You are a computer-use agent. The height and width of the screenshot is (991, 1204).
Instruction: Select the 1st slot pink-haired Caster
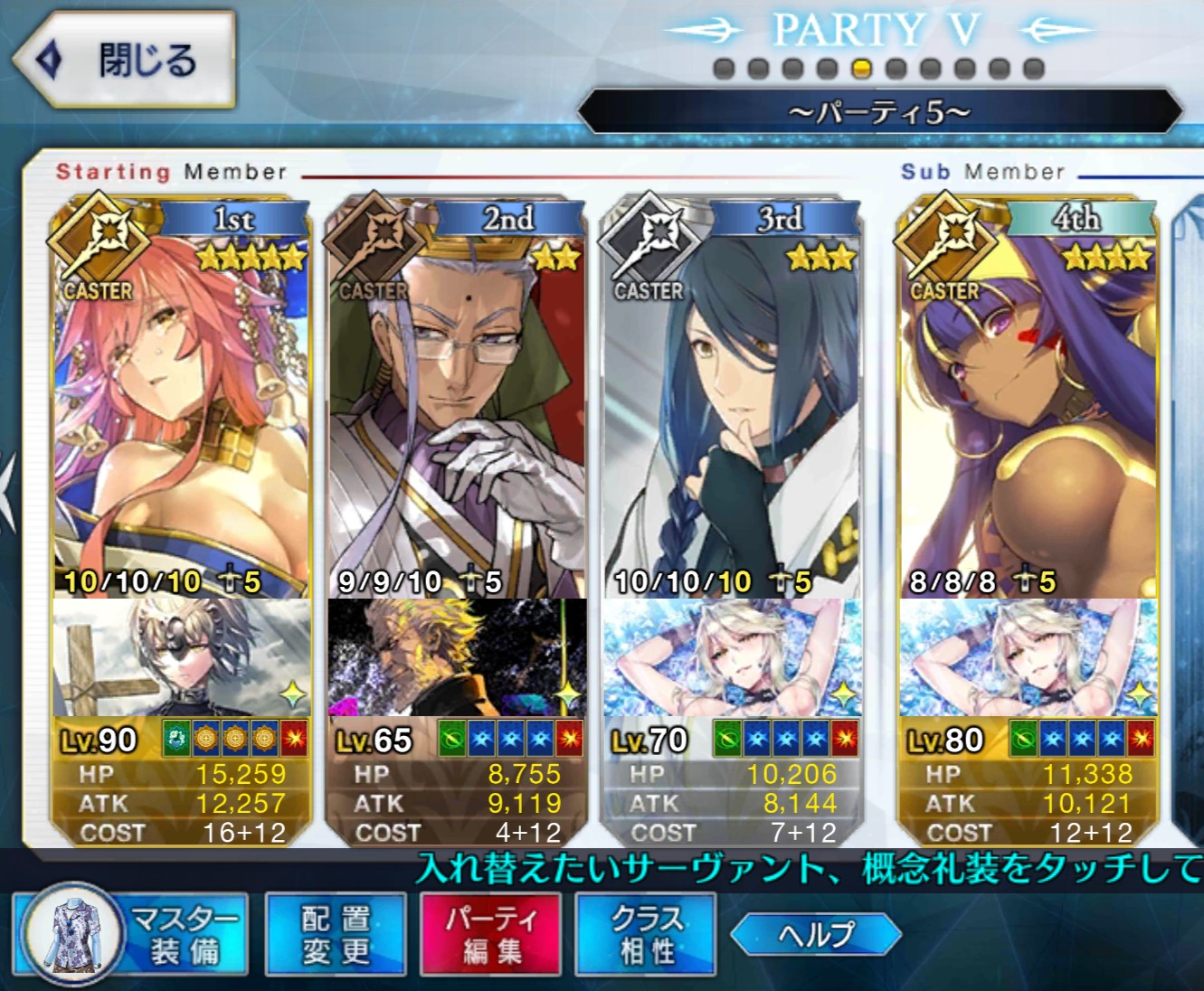pos(181,407)
